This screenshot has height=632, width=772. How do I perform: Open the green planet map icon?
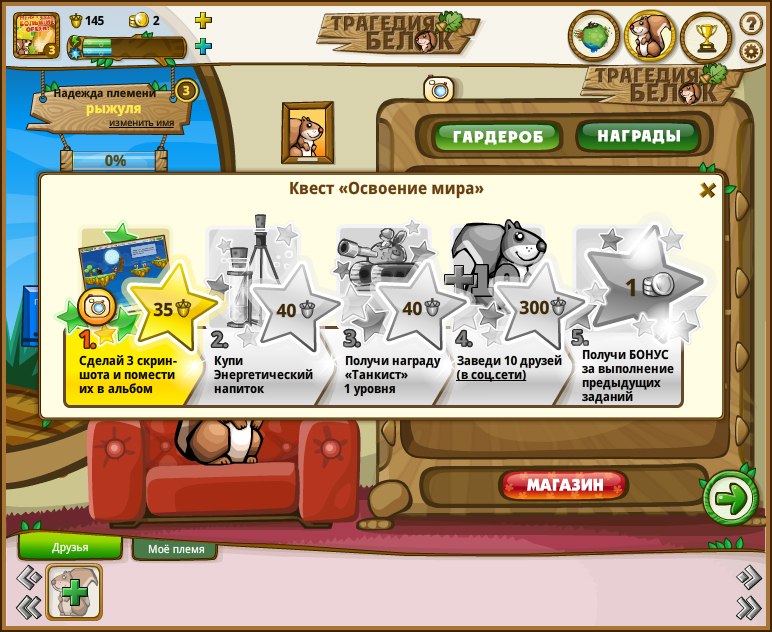tap(594, 38)
